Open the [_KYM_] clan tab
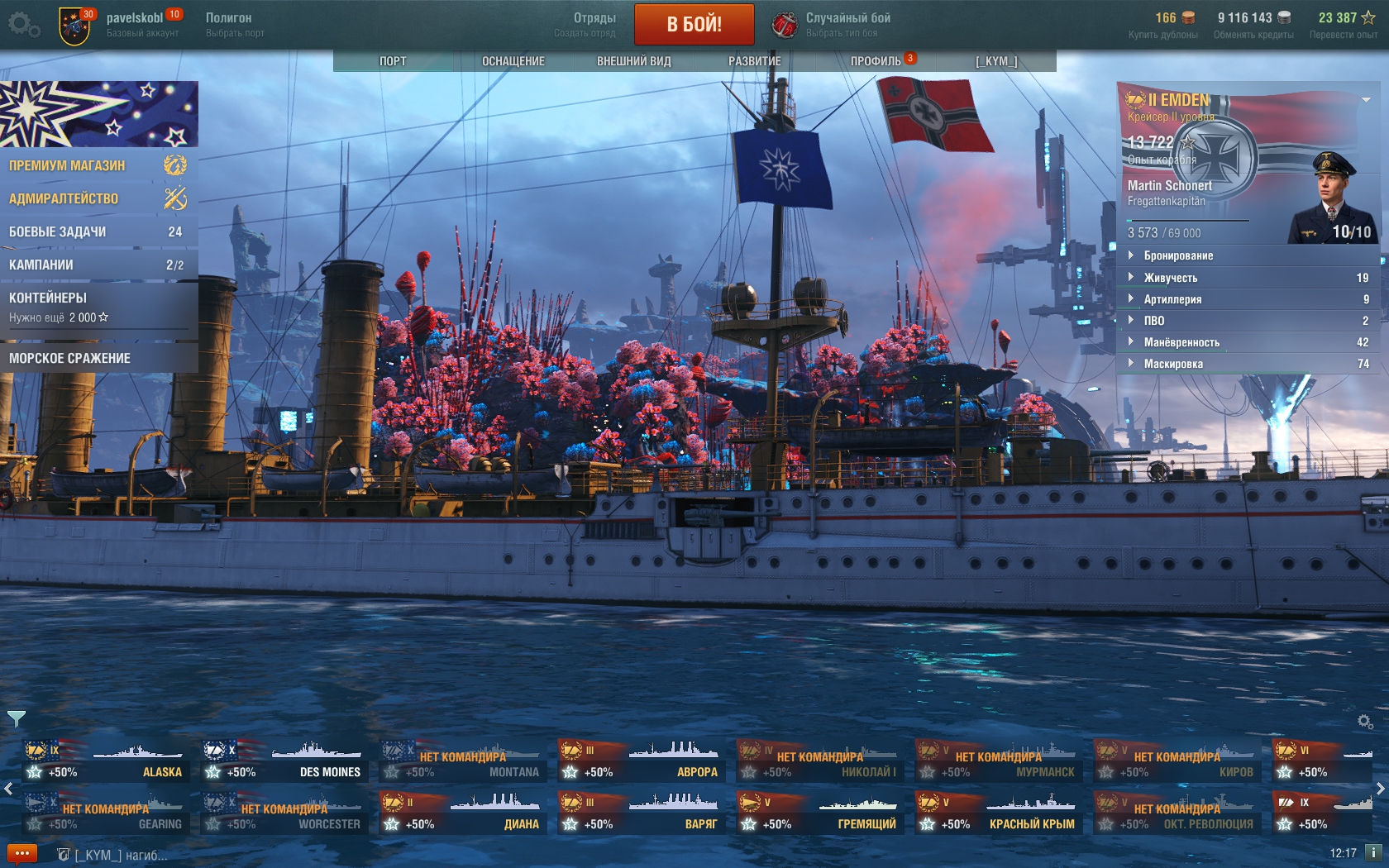Viewport: 1389px width, 868px height. (x=996, y=61)
